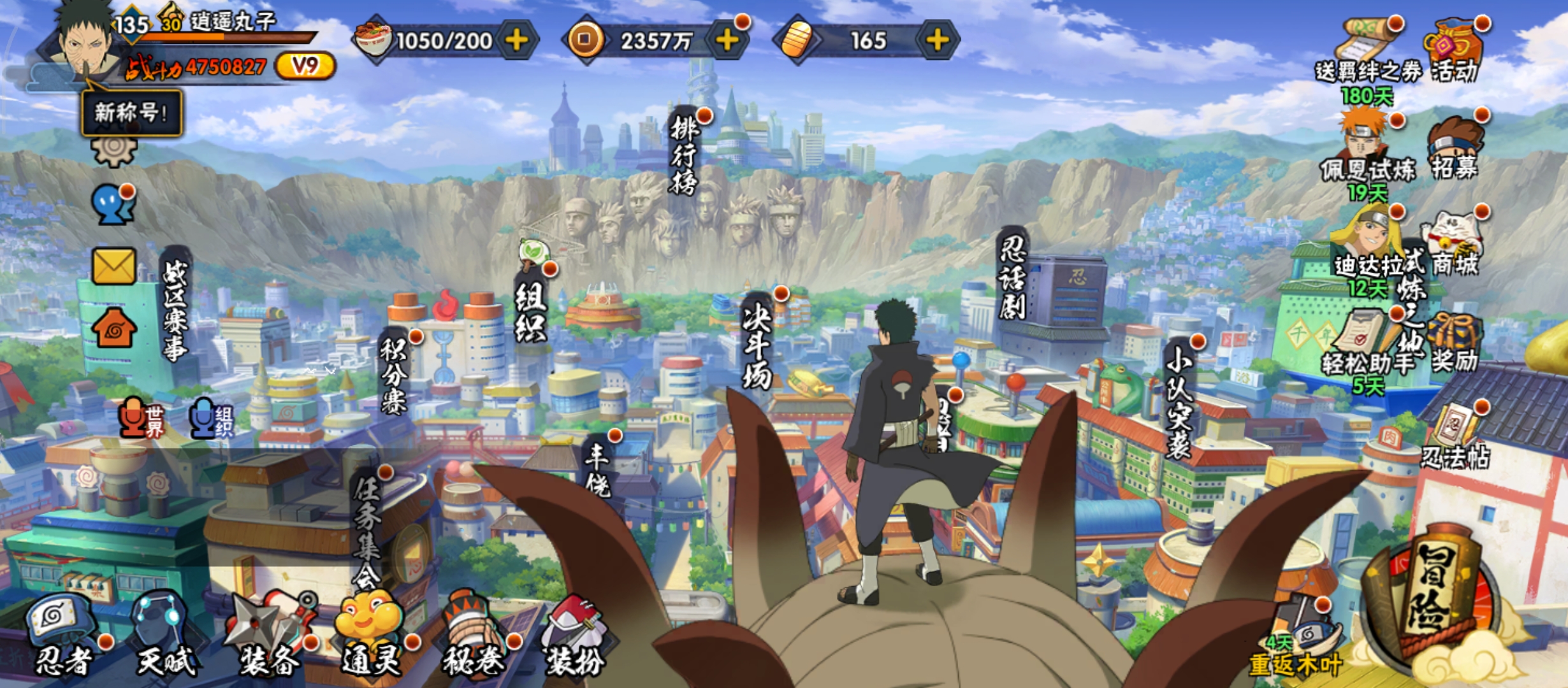Open the gear settings icon

pyautogui.click(x=114, y=150)
